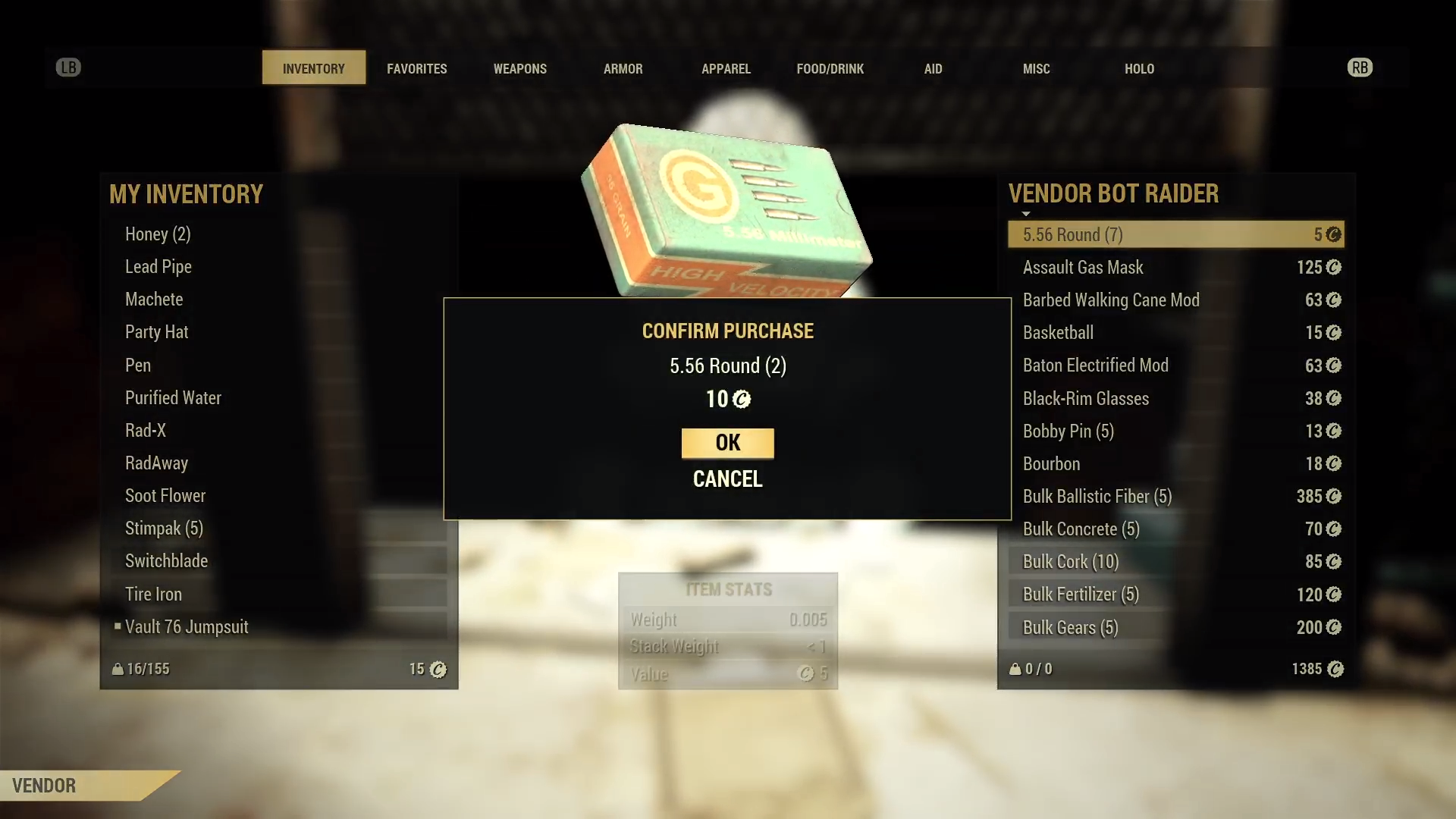Click CANCEL to abort the purchase
Image resolution: width=1456 pixels, height=819 pixels.
(x=726, y=479)
